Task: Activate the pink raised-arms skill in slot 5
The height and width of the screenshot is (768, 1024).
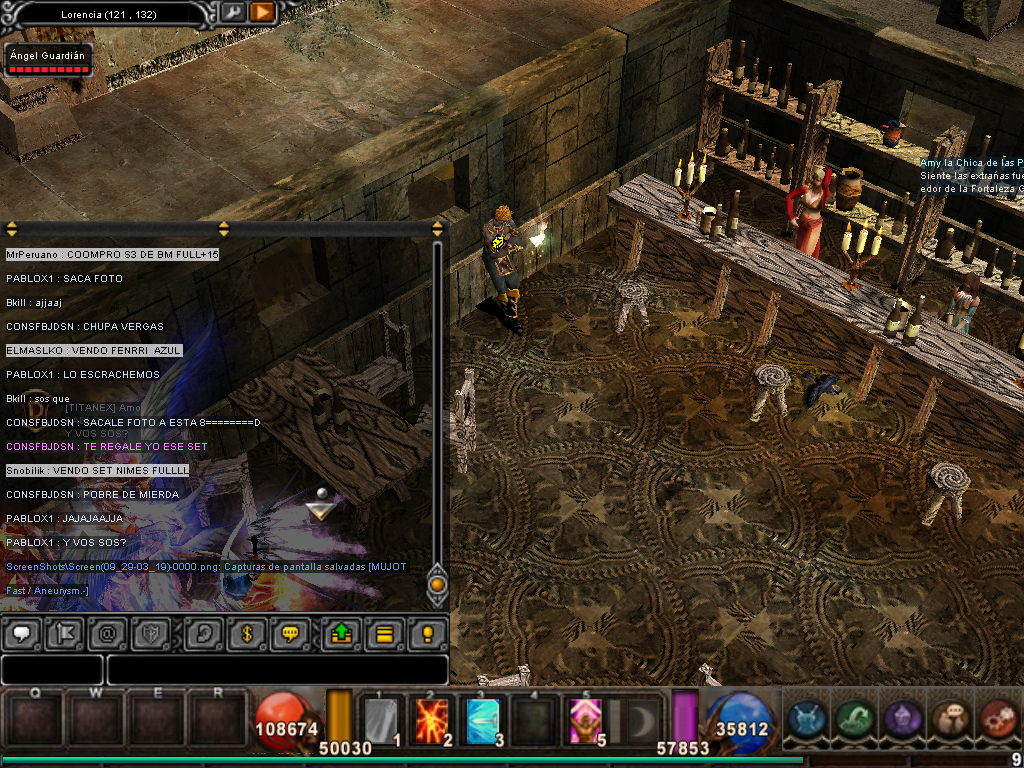Action: [x=585, y=720]
